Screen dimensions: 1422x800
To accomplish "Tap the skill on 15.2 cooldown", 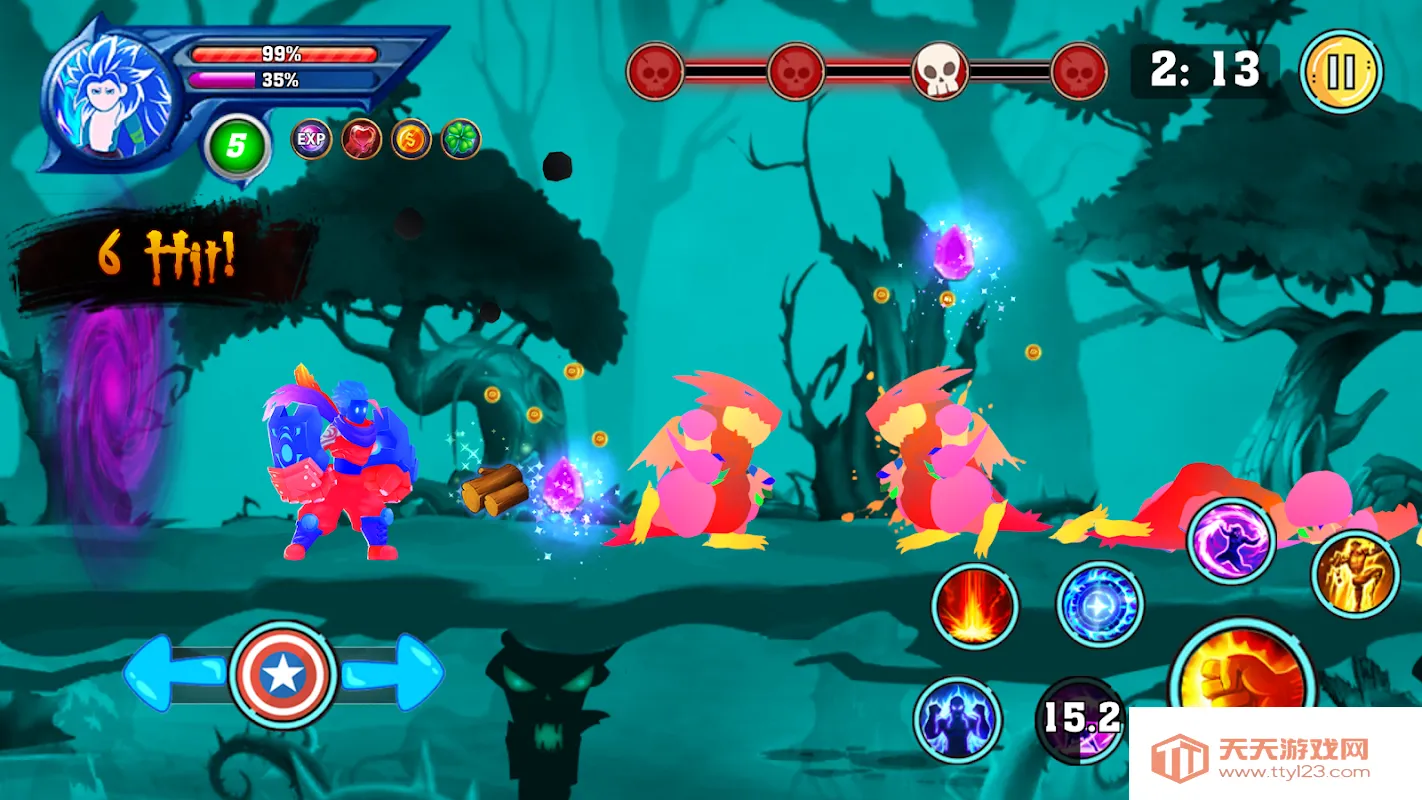I will pyautogui.click(x=1081, y=720).
